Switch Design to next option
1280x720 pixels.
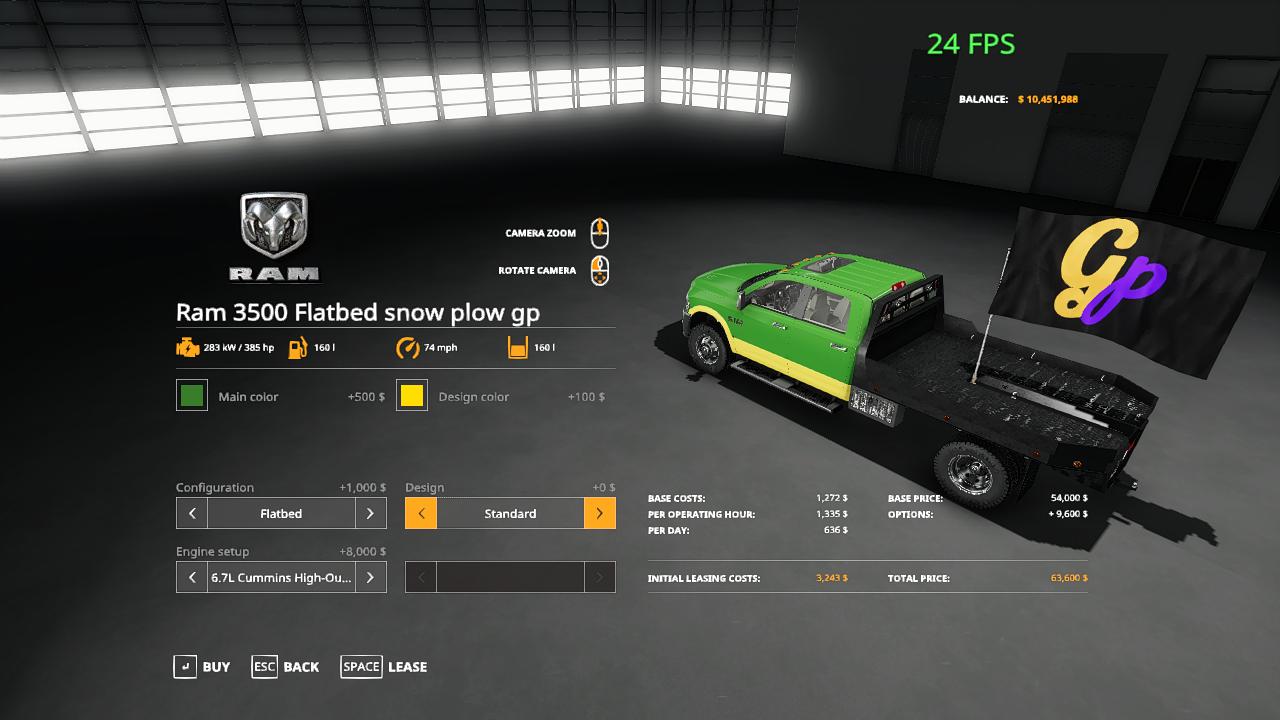point(599,513)
